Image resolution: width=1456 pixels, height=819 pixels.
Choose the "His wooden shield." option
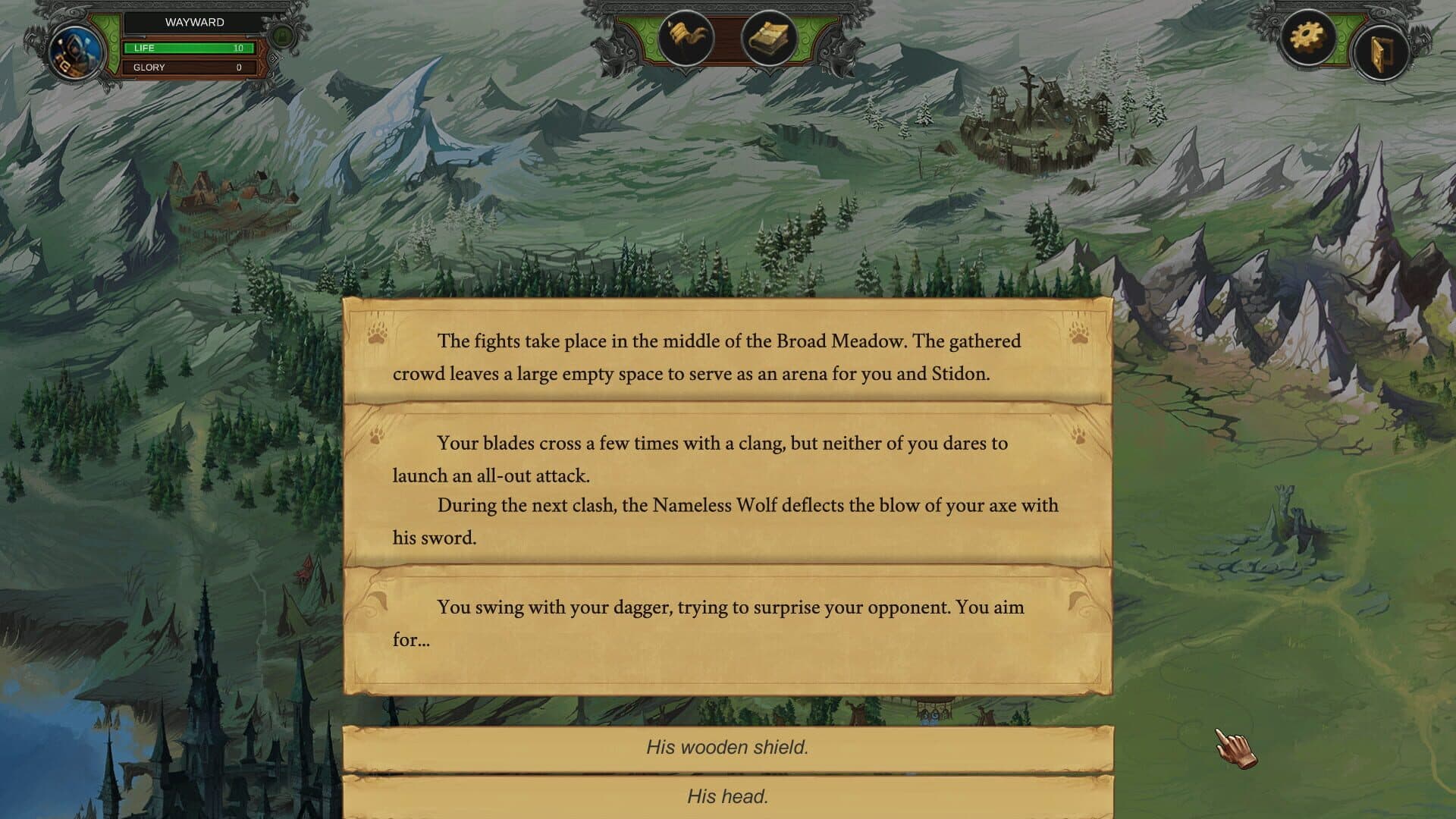(727, 748)
